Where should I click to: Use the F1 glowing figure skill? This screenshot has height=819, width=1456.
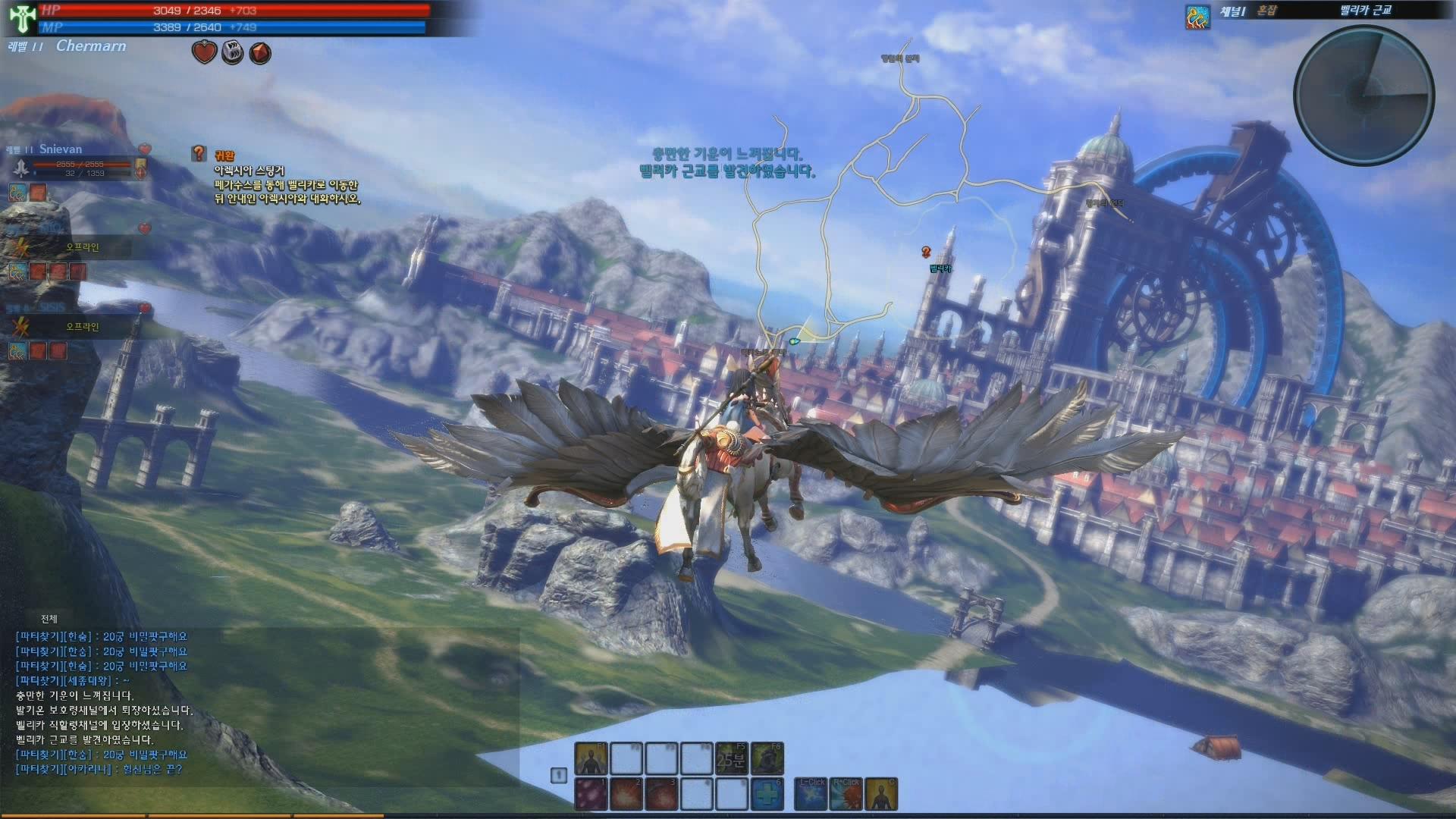click(591, 758)
